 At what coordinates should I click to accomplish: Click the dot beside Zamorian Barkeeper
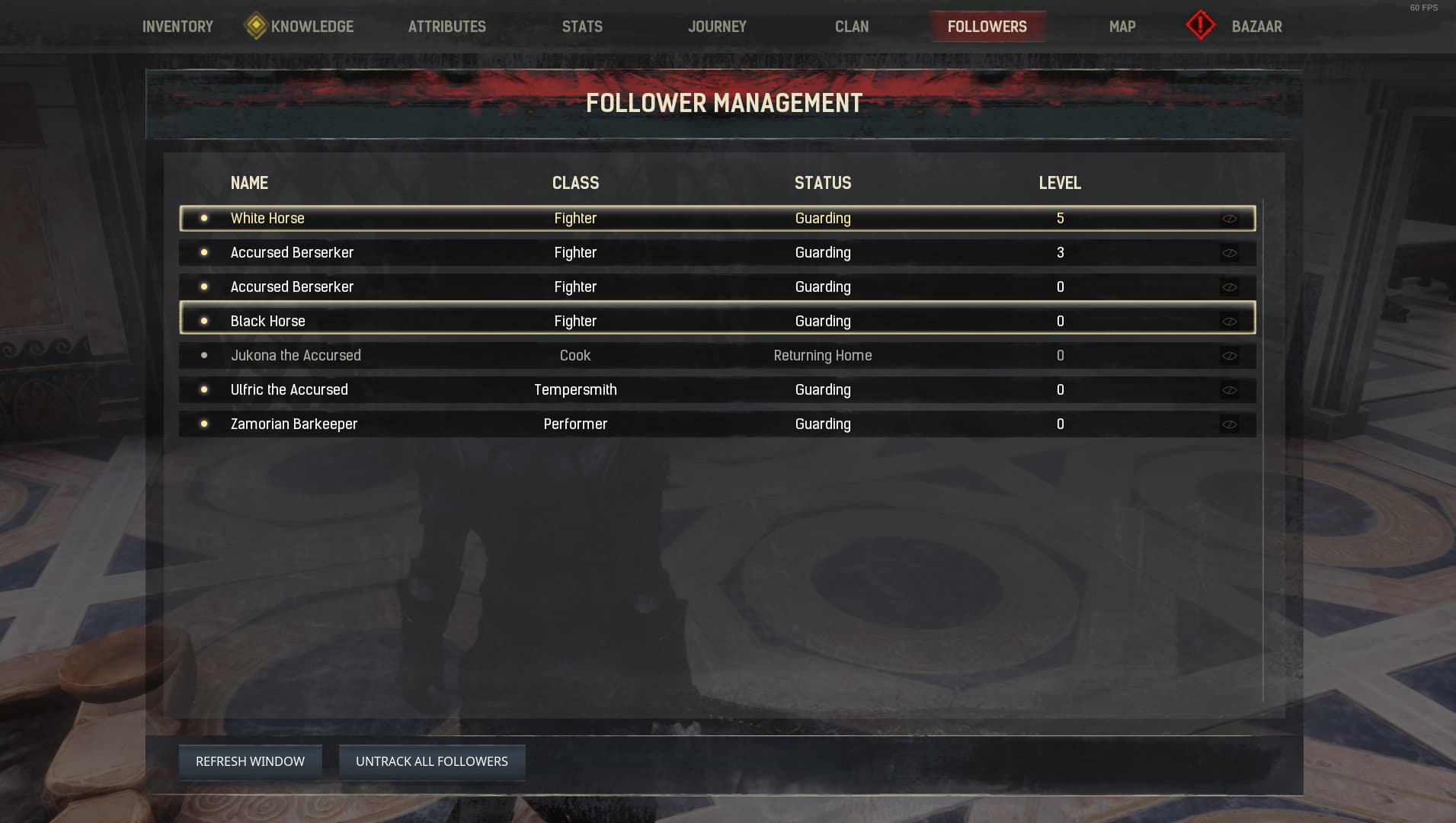pos(204,424)
